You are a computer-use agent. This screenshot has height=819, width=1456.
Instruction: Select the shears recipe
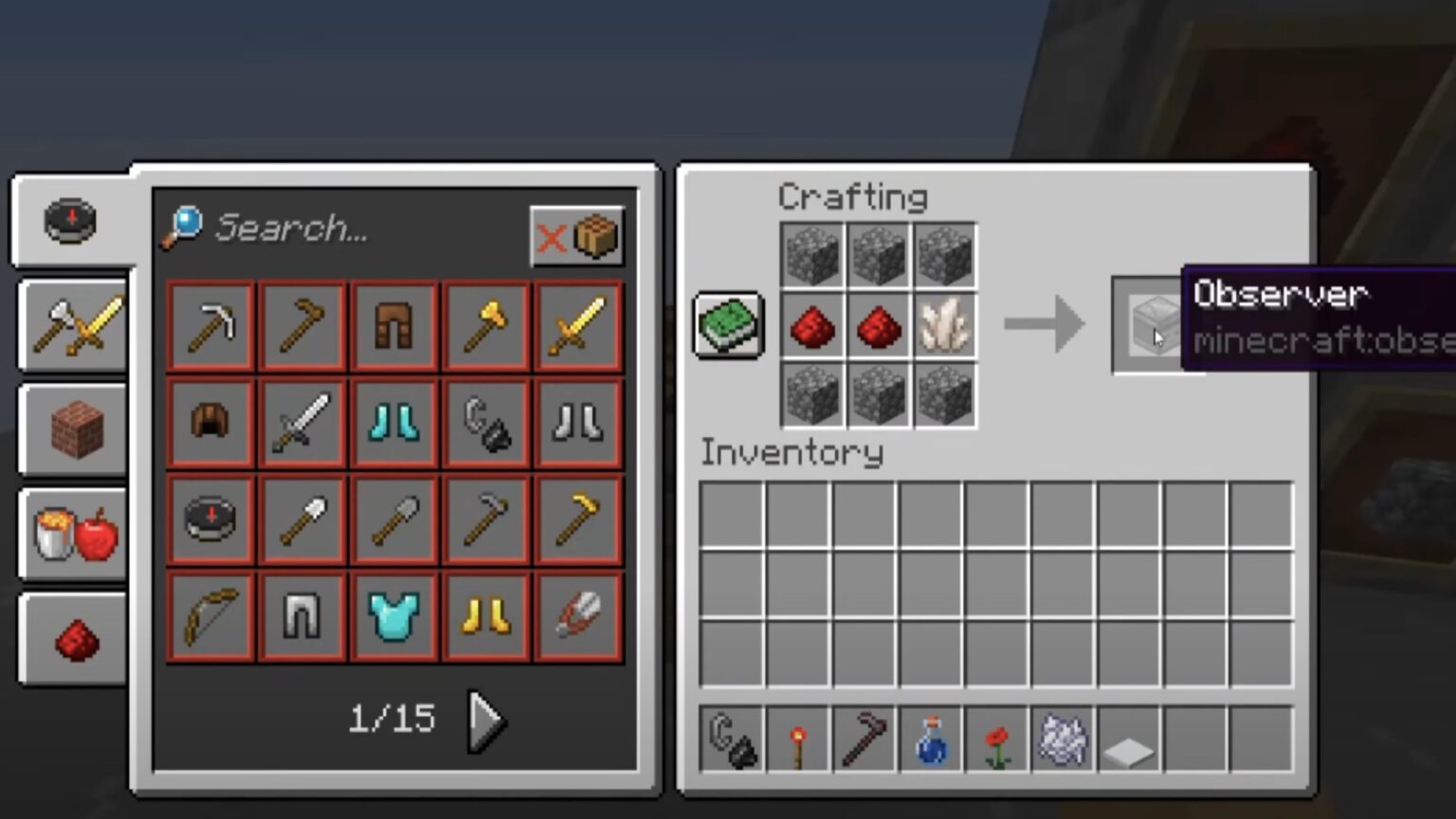576,616
